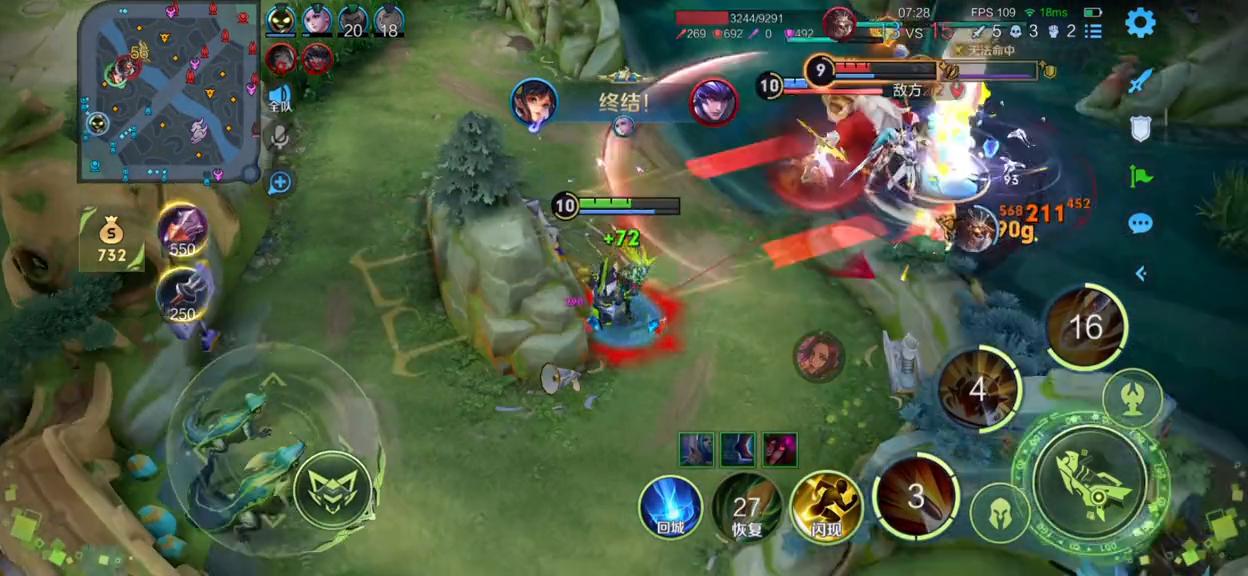Open the quick chat bubble

[x=1140, y=223]
